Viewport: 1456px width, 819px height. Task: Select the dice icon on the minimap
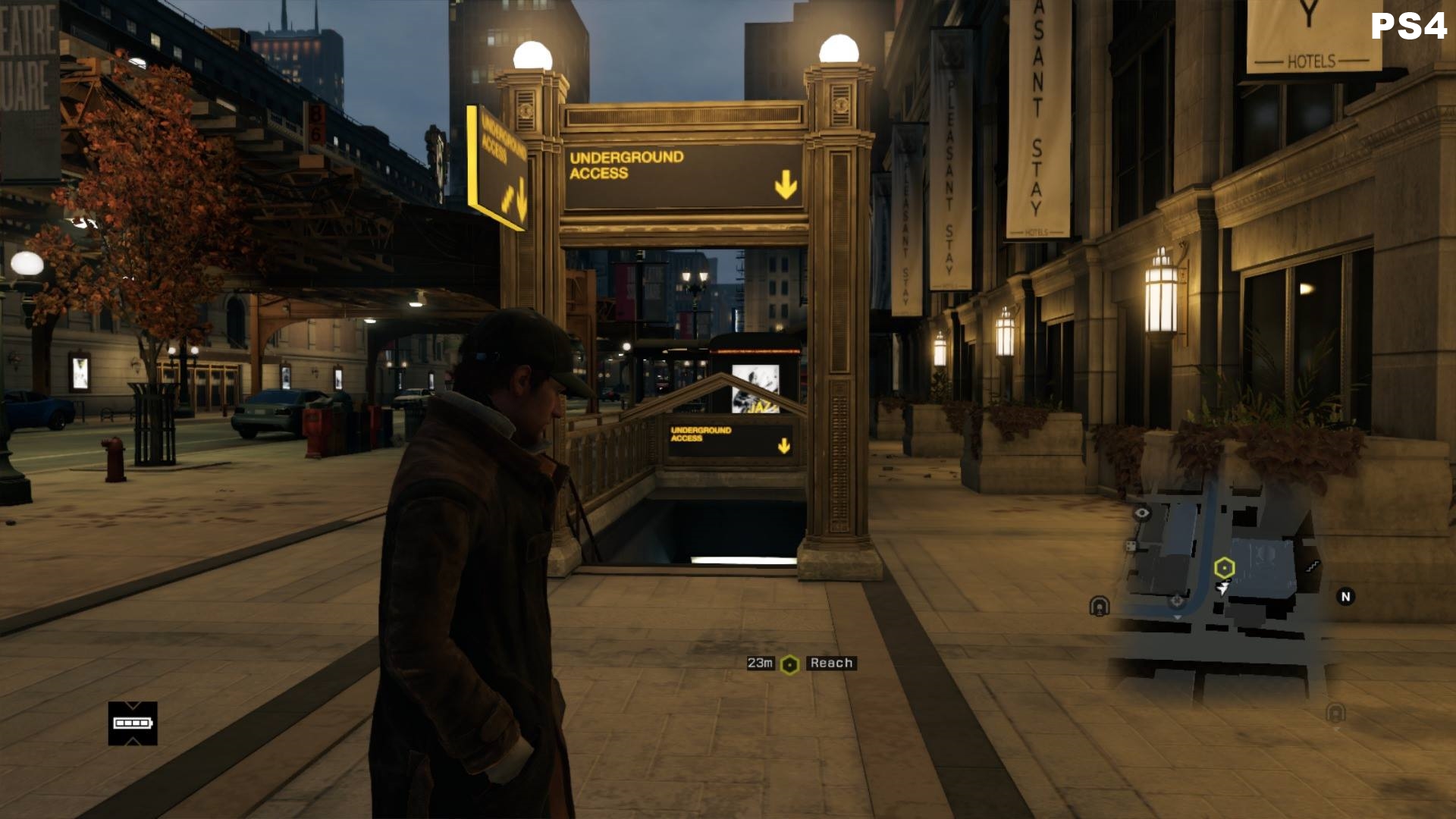[1131, 546]
